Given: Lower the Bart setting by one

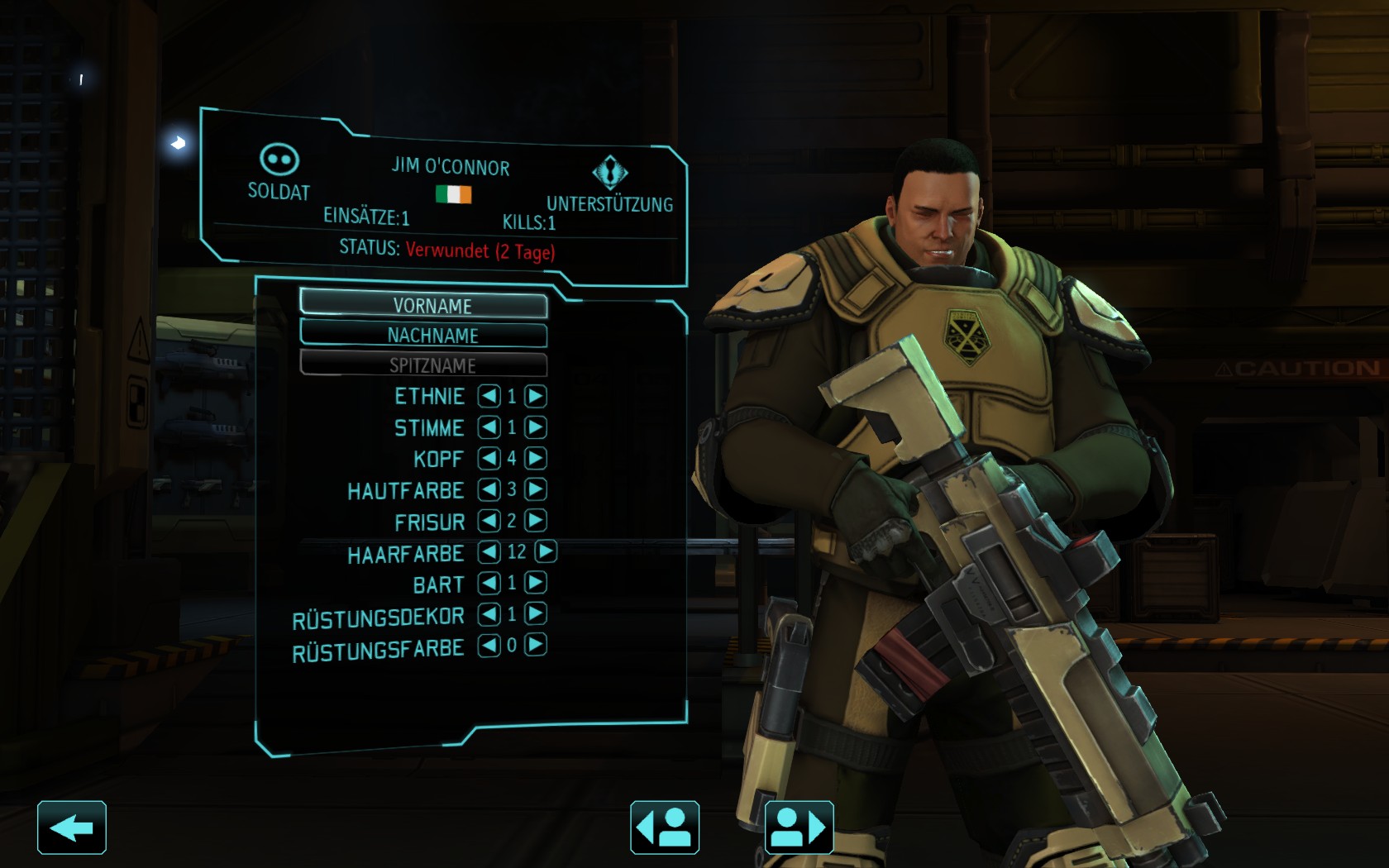Looking at the screenshot, I should [x=489, y=583].
